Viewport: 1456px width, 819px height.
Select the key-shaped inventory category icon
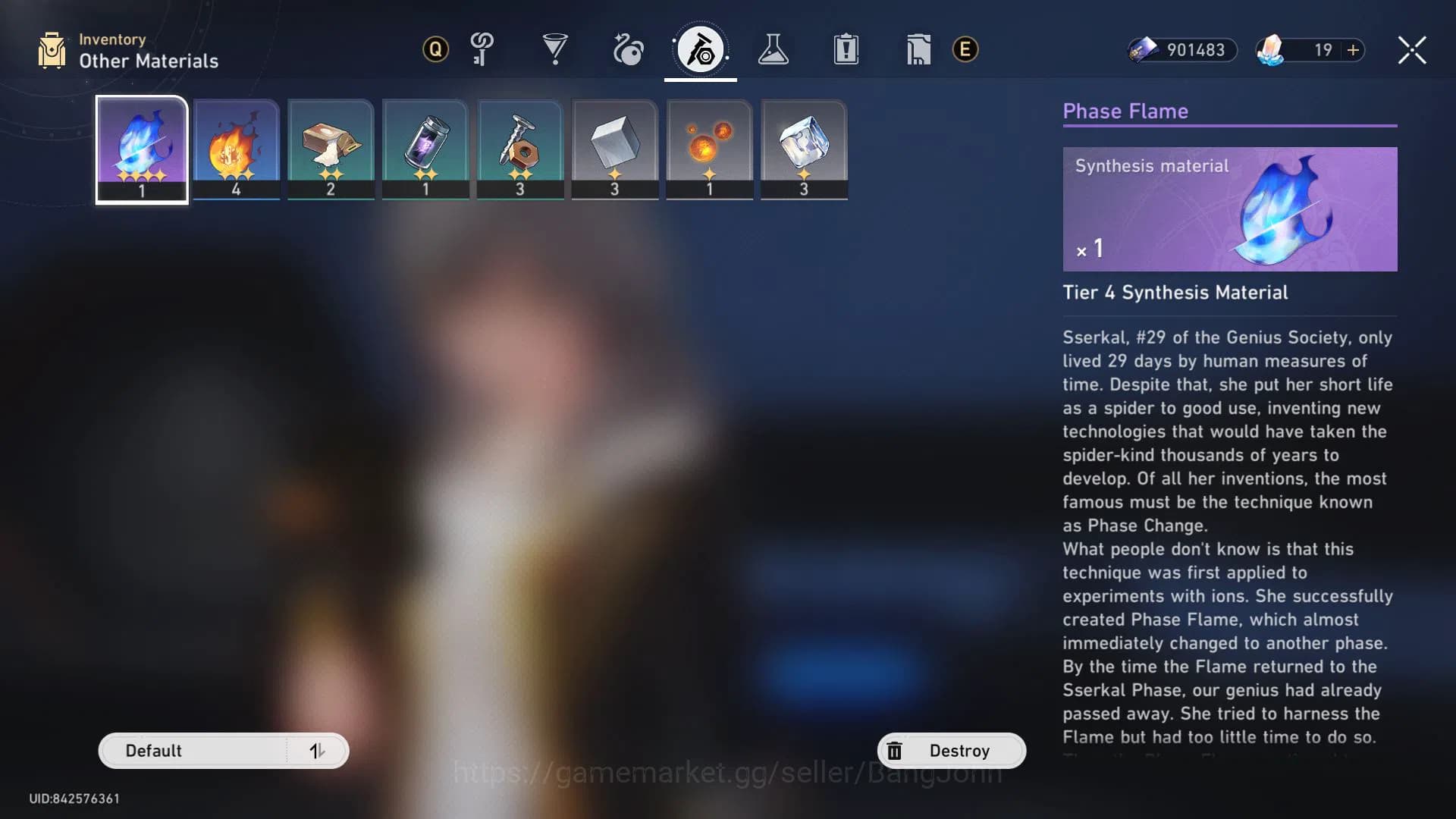482,50
